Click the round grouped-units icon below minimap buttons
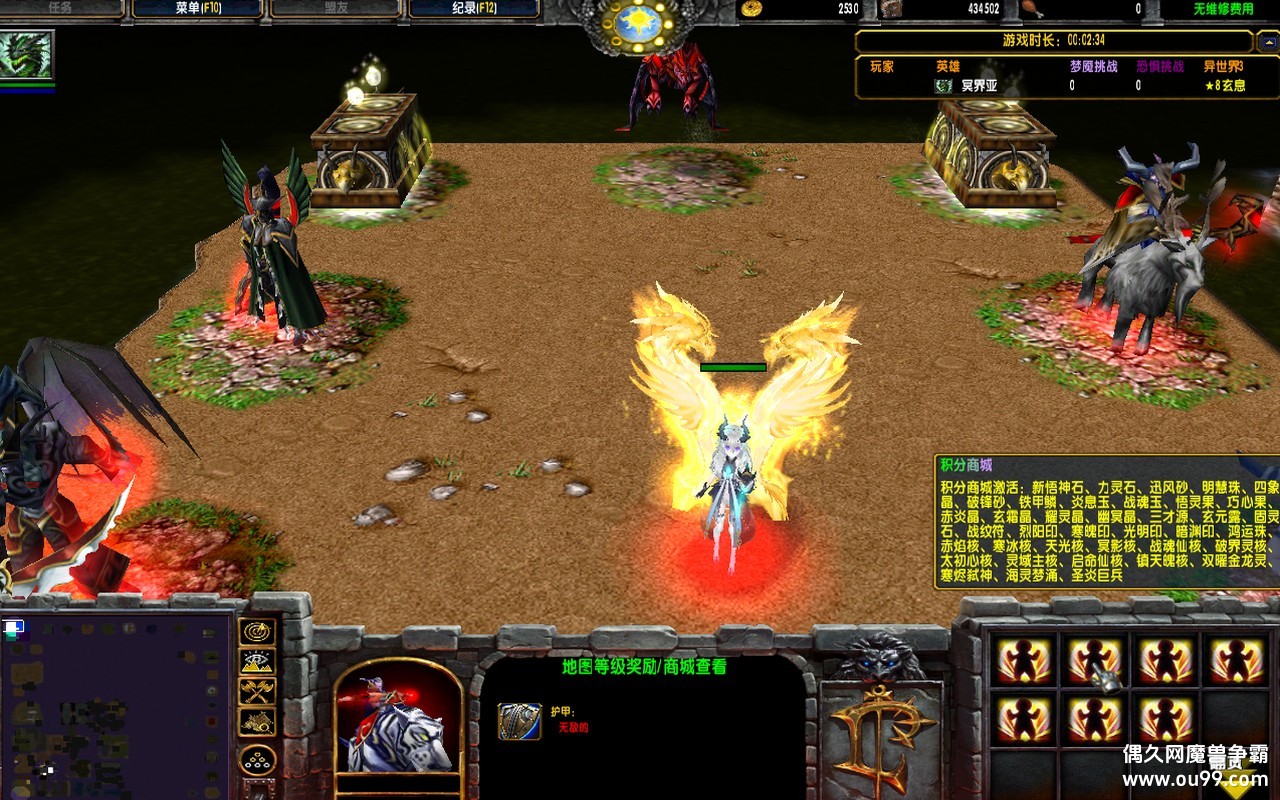The image size is (1280, 800). [257, 758]
